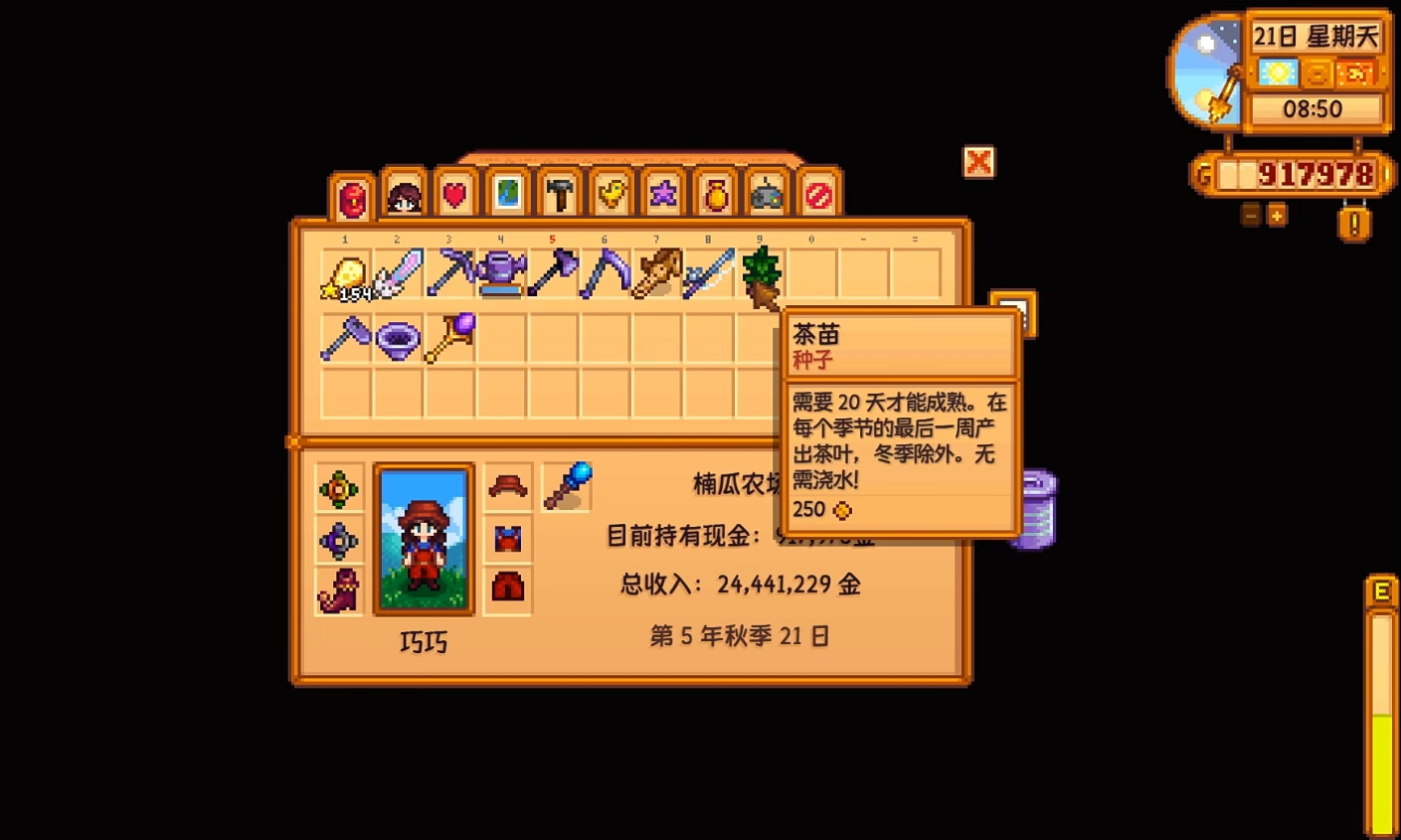This screenshot has width=1401, height=840.
Task: Select the top ring equipment slot
Action: (337, 486)
